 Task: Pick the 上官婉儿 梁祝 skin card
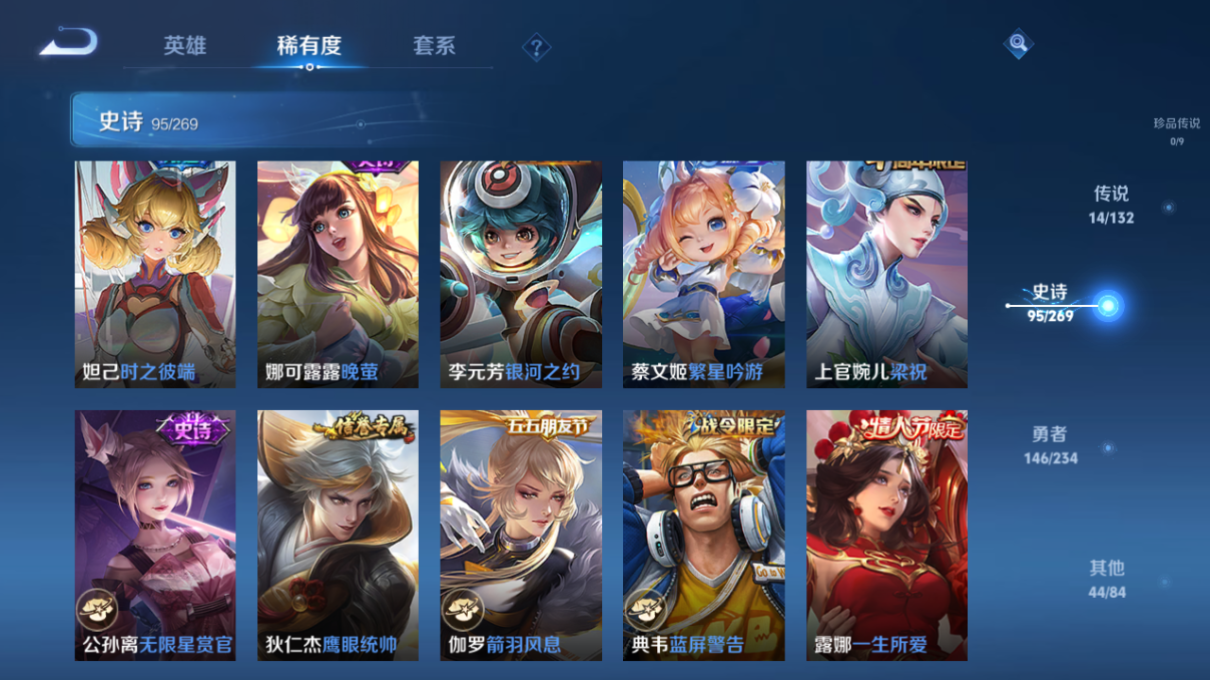click(887, 274)
